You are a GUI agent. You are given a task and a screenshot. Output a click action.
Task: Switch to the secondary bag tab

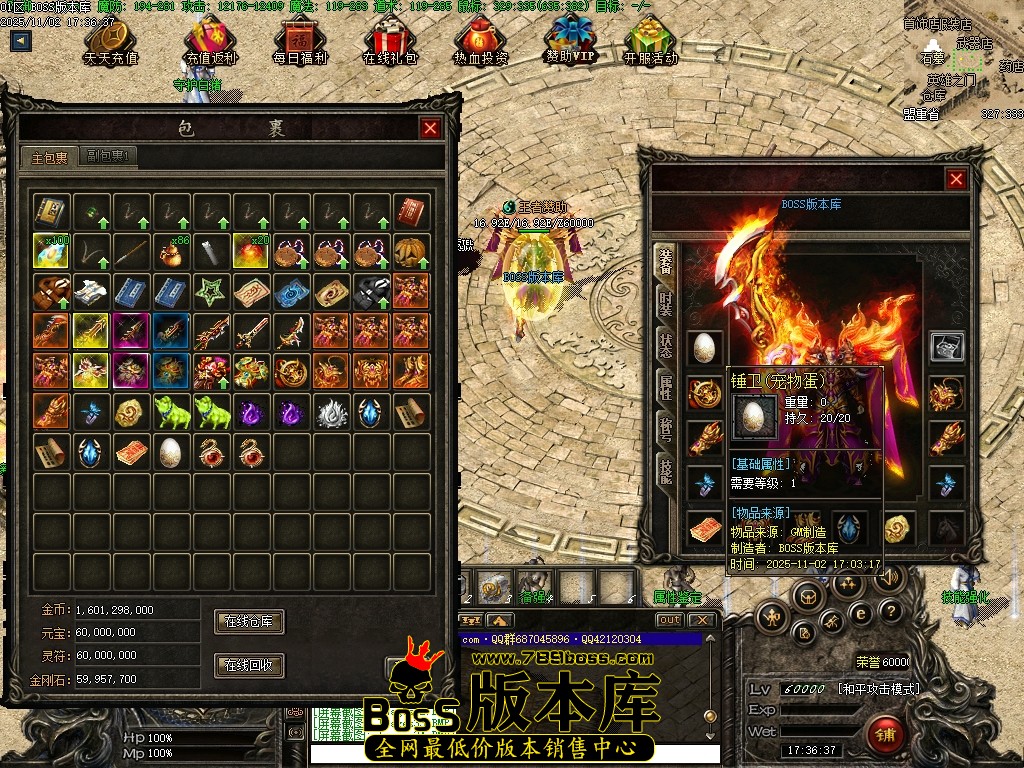point(107,156)
